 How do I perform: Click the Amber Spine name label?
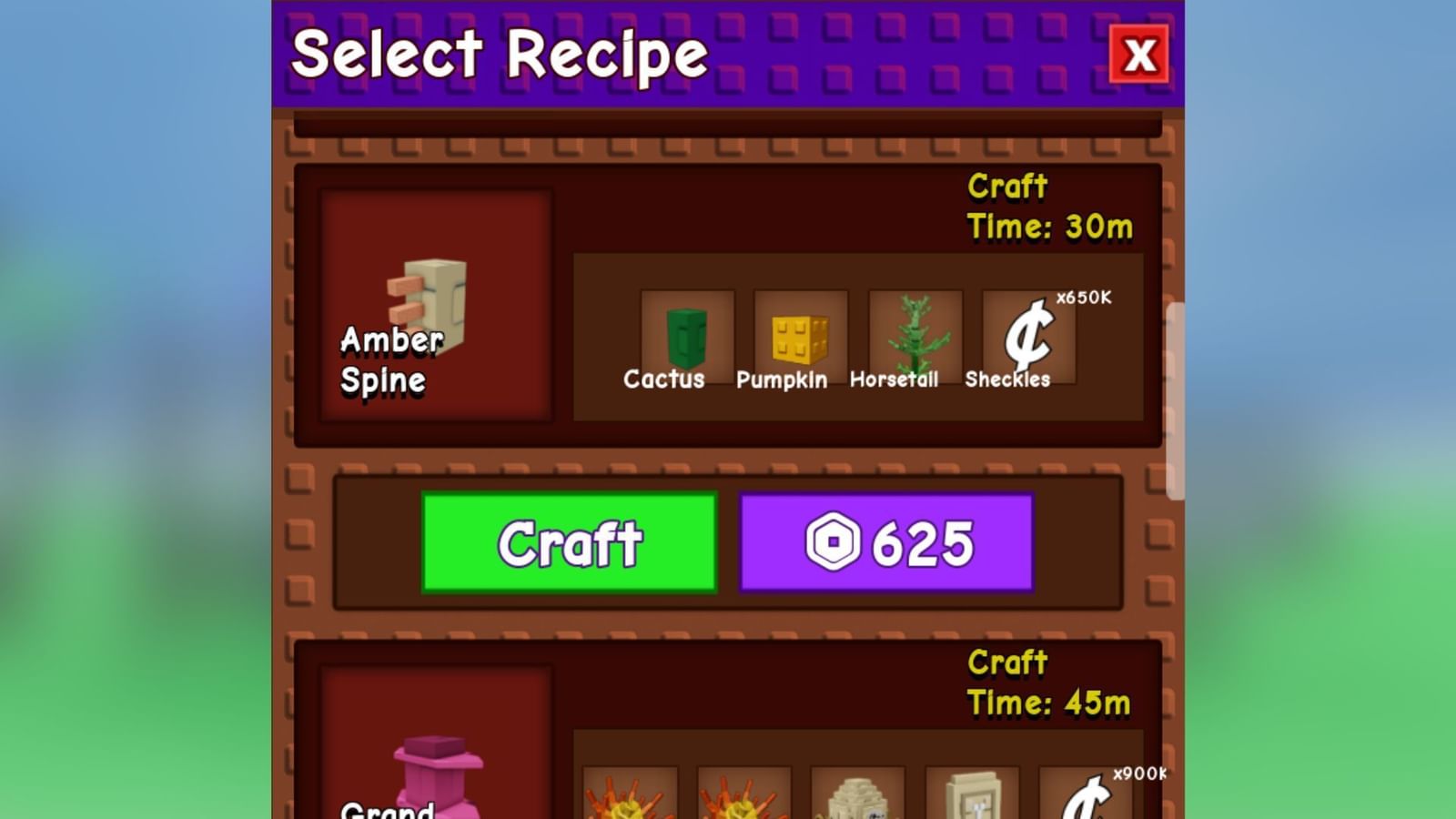tap(389, 362)
